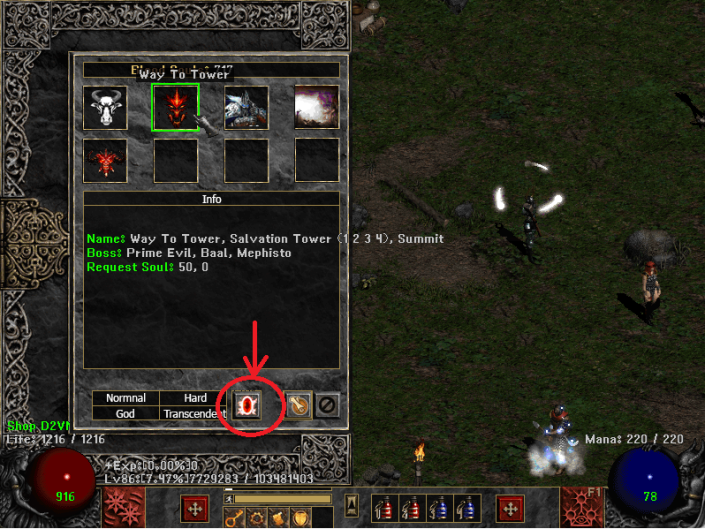Choose the Way To Tower dungeon tile
Image resolution: width=705 pixels, height=529 pixels.
(x=175, y=106)
